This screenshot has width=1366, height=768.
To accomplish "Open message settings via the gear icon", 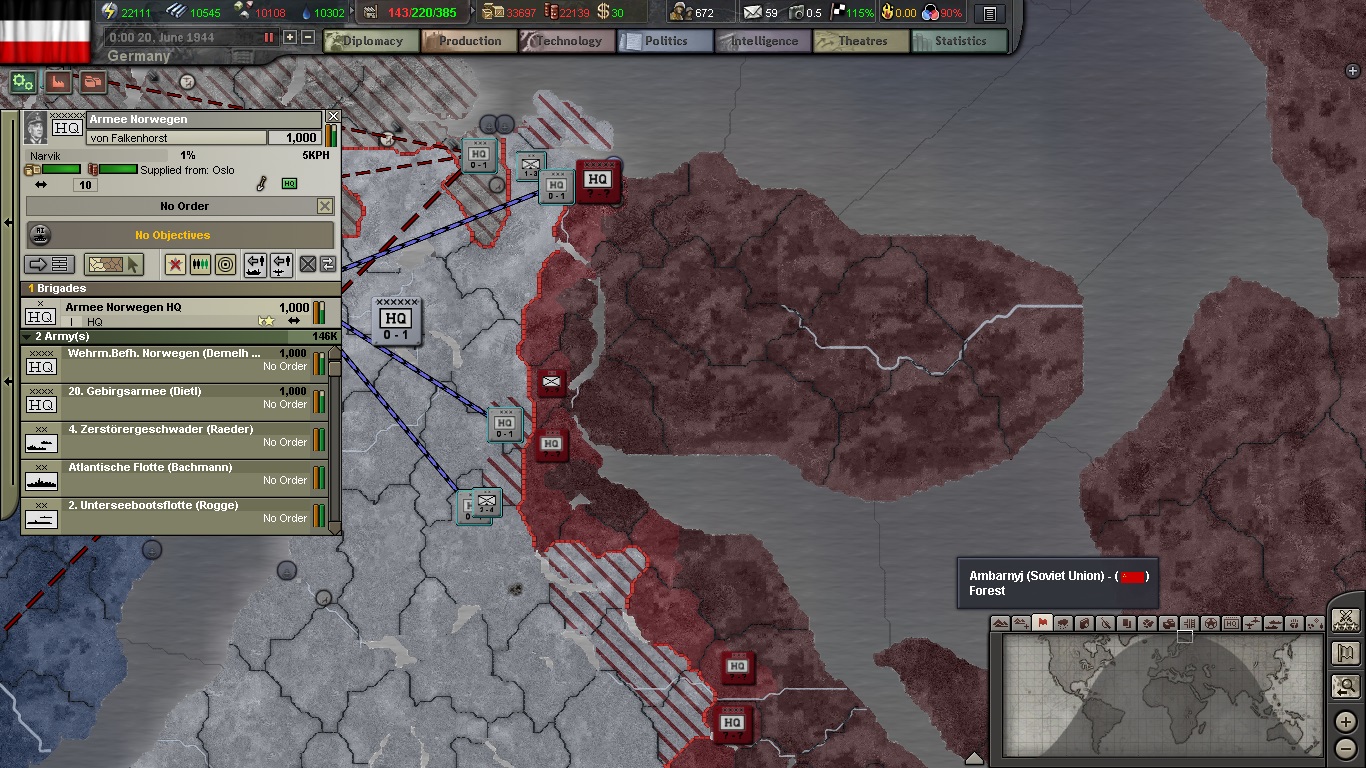I will [x=22, y=83].
